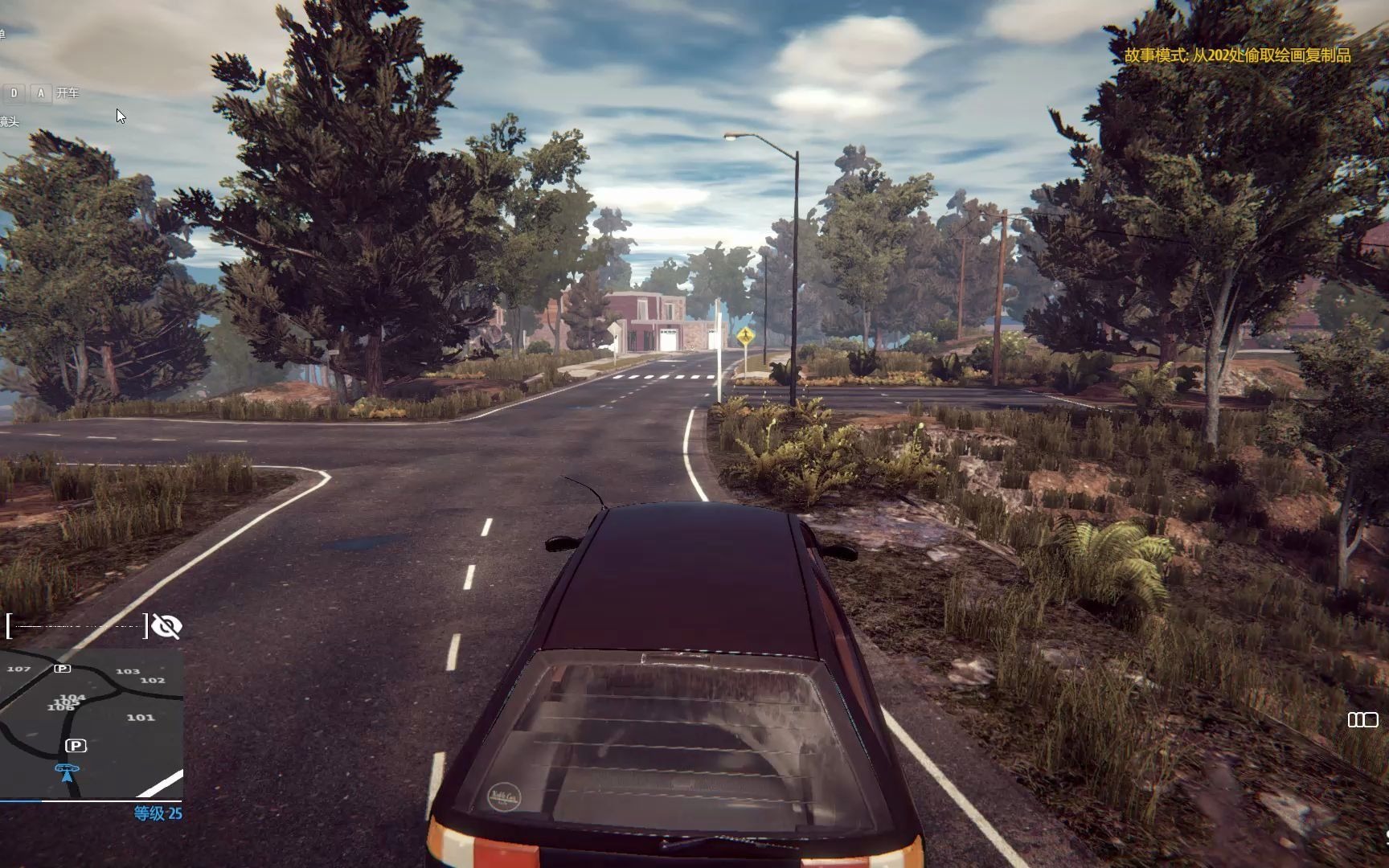Open the book icon on the right edge
This screenshot has height=868, width=1389.
point(1362,720)
